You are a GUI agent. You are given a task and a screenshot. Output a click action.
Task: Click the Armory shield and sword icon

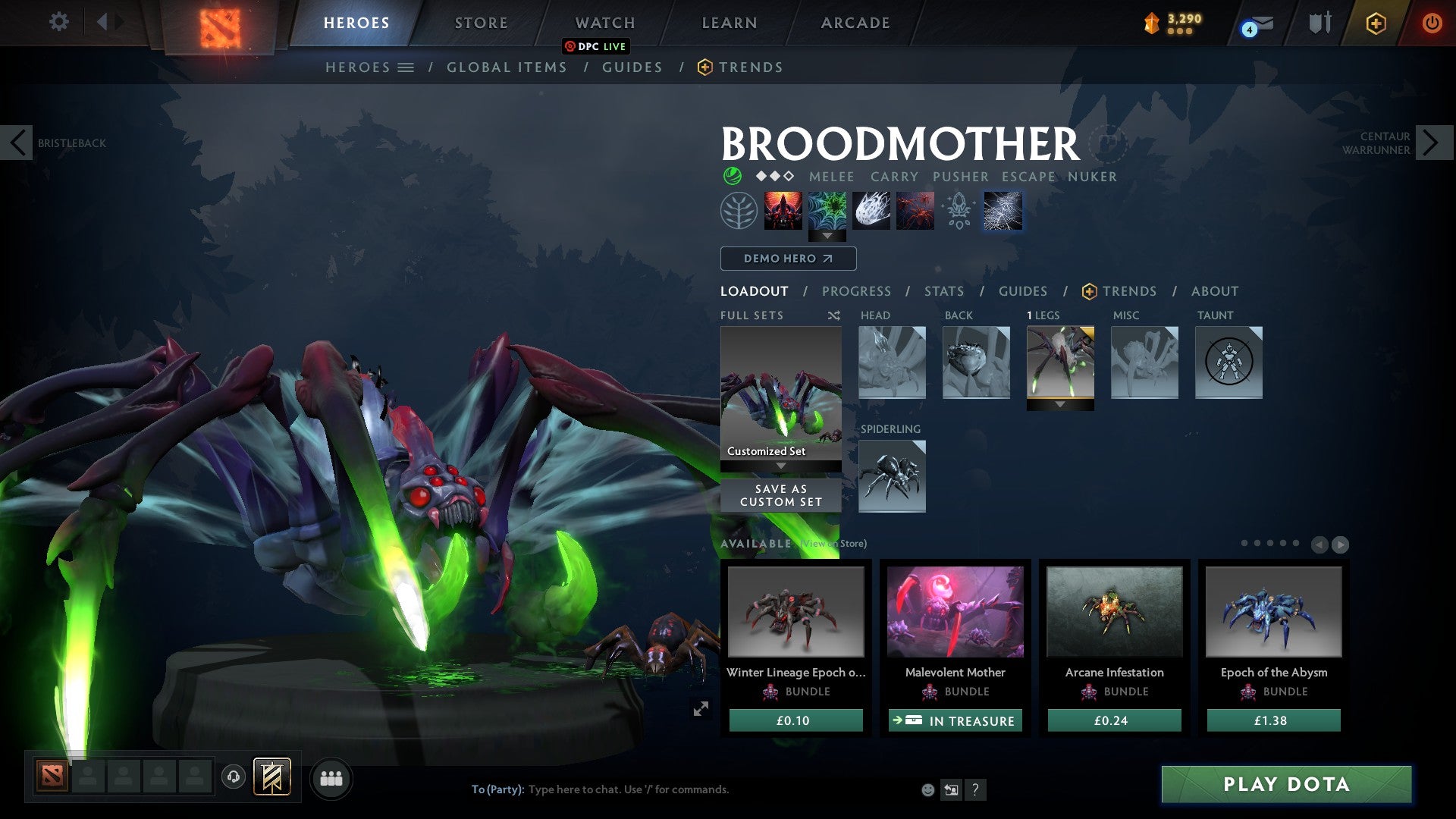1319,22
